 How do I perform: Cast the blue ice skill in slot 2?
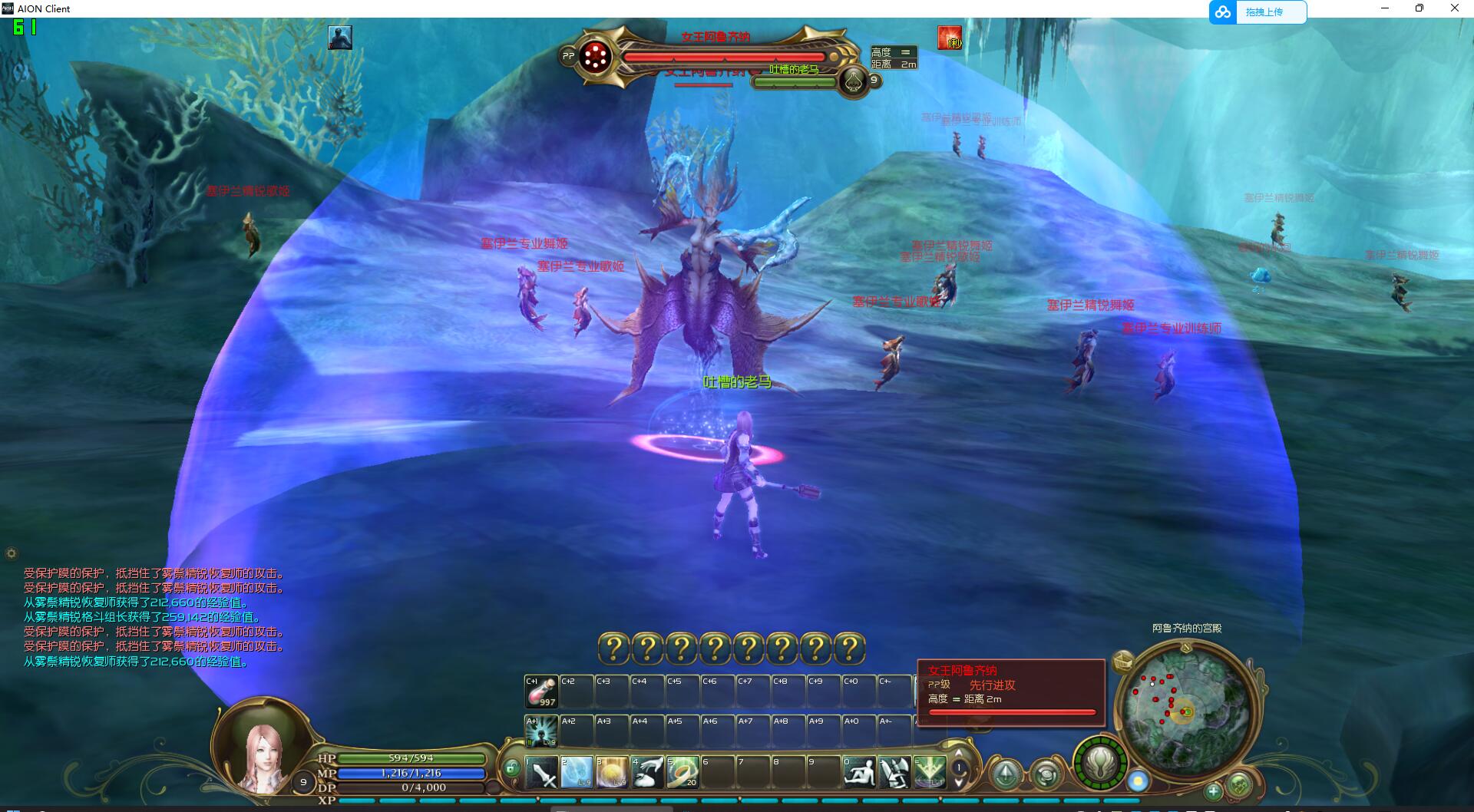pos(577,772)
